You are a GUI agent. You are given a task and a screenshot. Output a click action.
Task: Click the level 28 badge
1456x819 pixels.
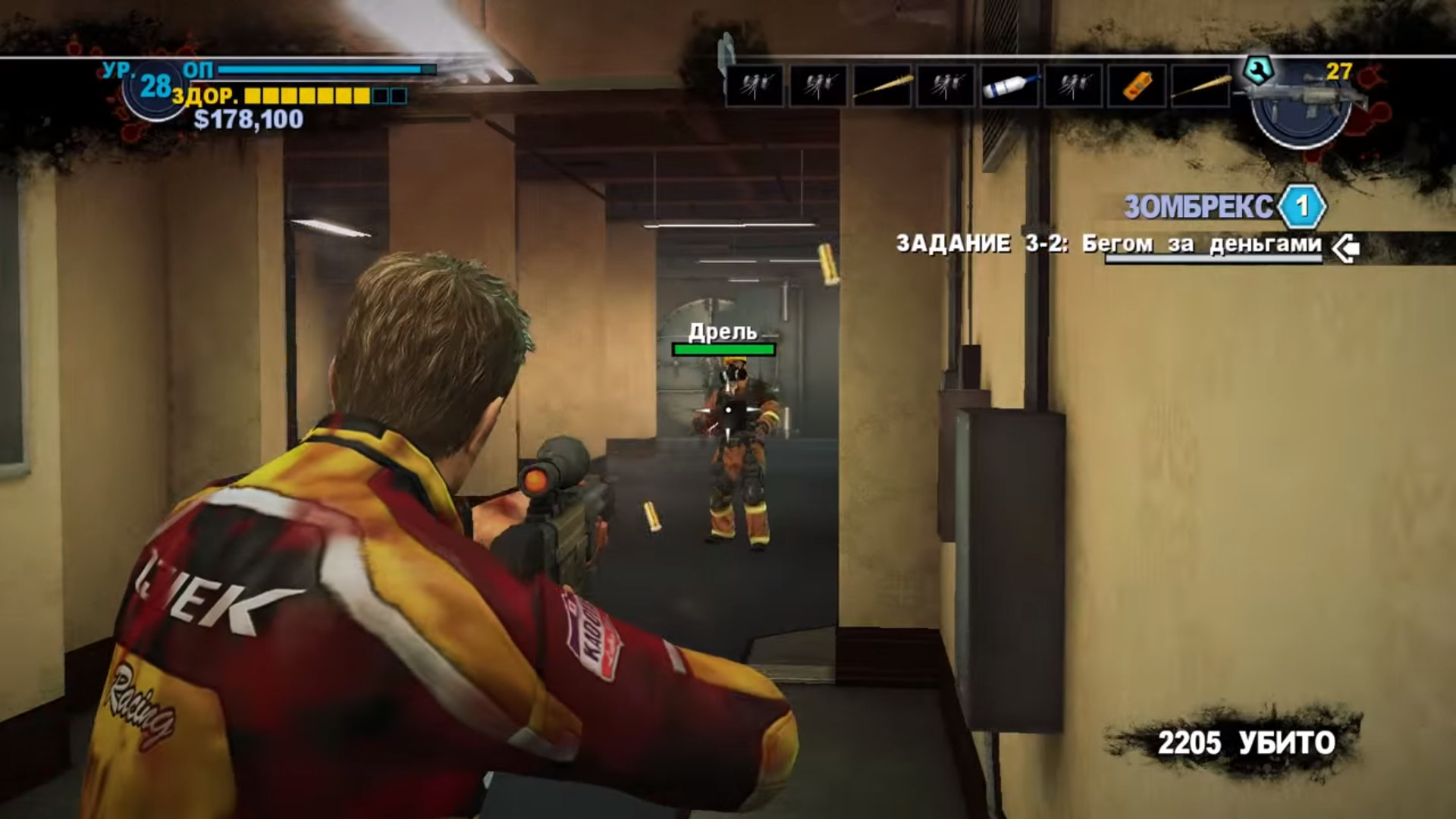pos(155,87)
